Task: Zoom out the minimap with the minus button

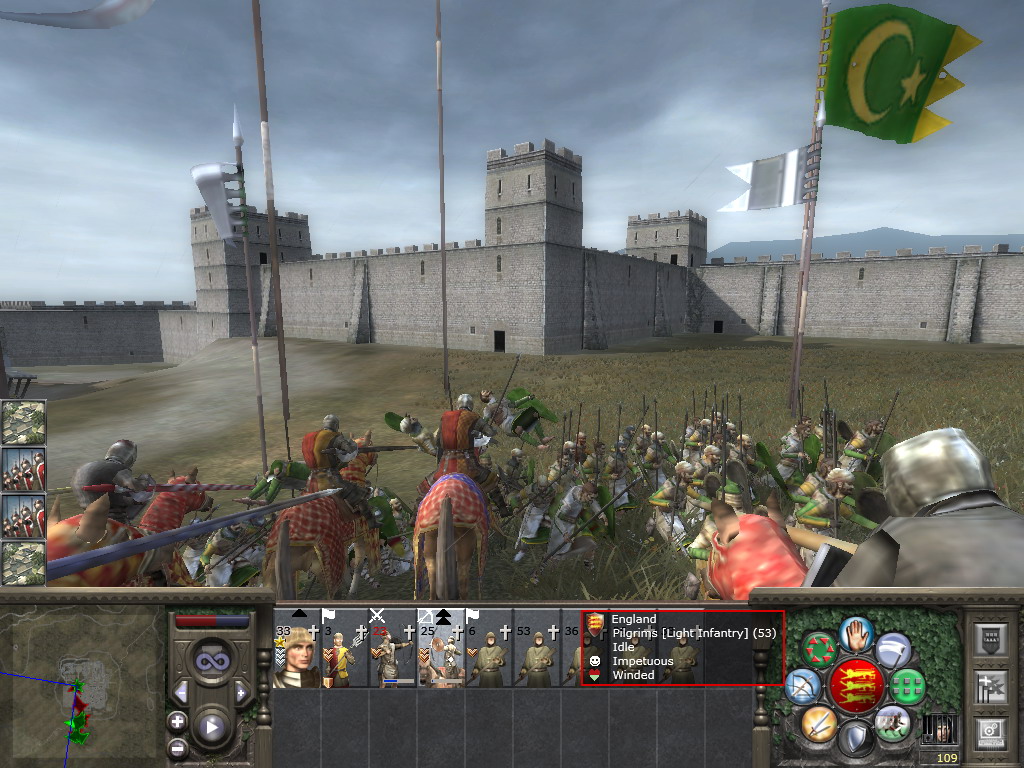Action: click(x=177, y=747)
